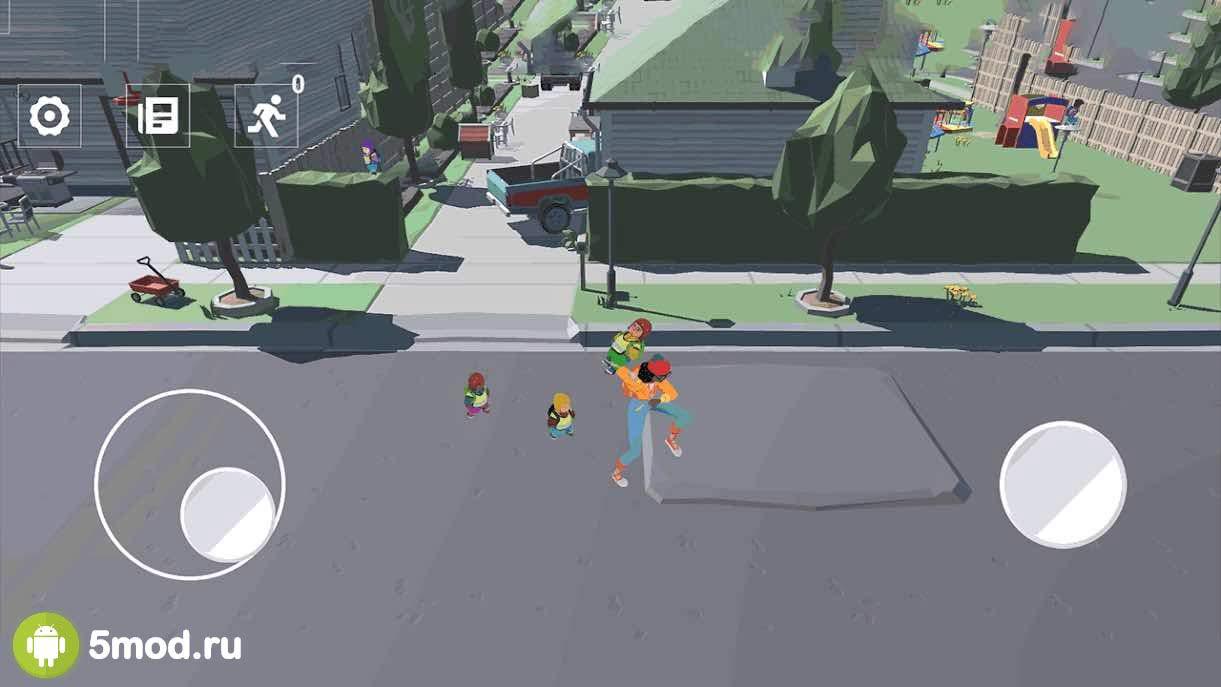The image size is (1221, 687).
Task: Tap the virtual movement joystick knob
Action: coord(228,514)
